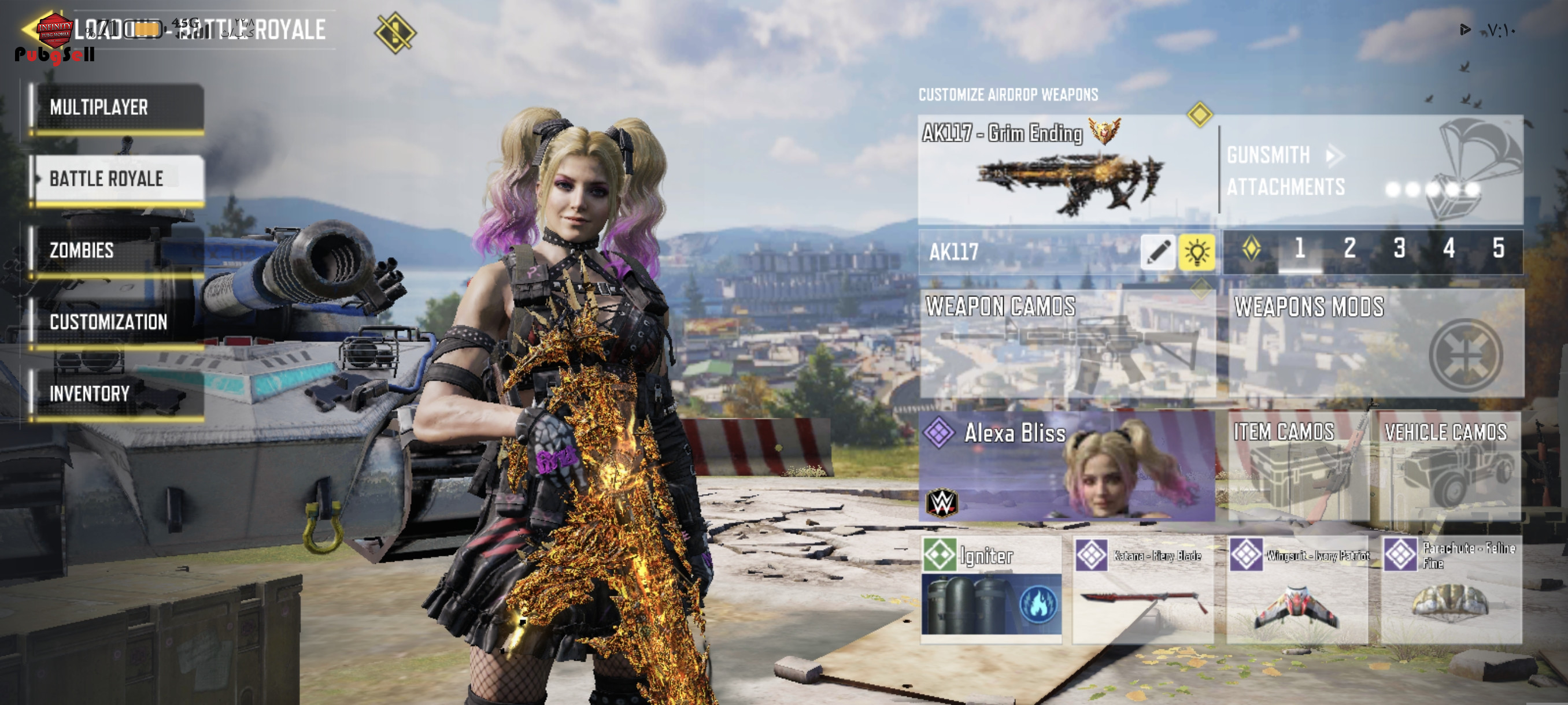Open Vehicle Camos
This screenshot has height=705, width=1568.
pyautogui.click(x=1449, y=466)
